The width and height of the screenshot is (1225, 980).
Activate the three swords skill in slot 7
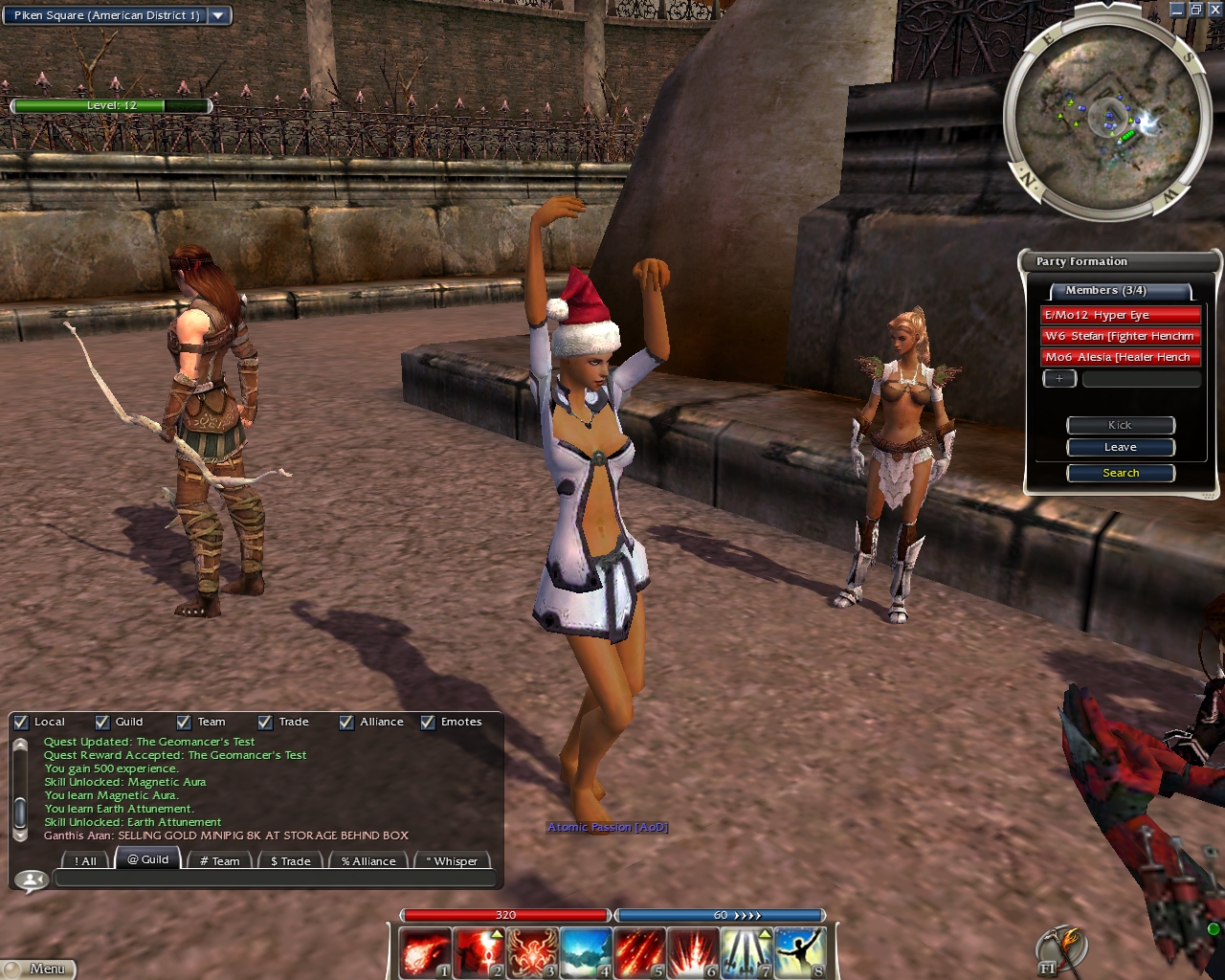coord(746,953)
